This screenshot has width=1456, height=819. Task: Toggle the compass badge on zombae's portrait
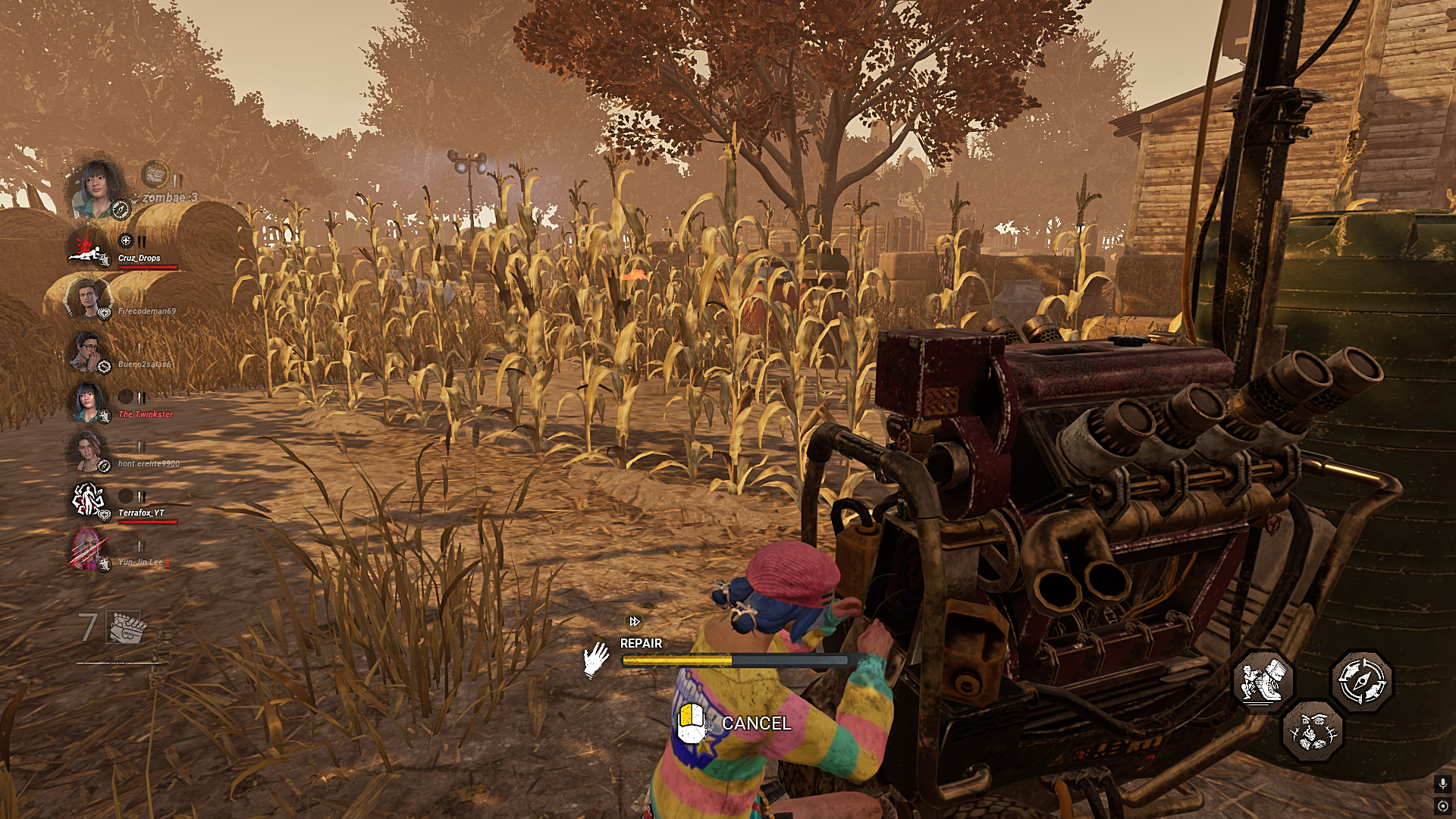[x=121, y=208]
